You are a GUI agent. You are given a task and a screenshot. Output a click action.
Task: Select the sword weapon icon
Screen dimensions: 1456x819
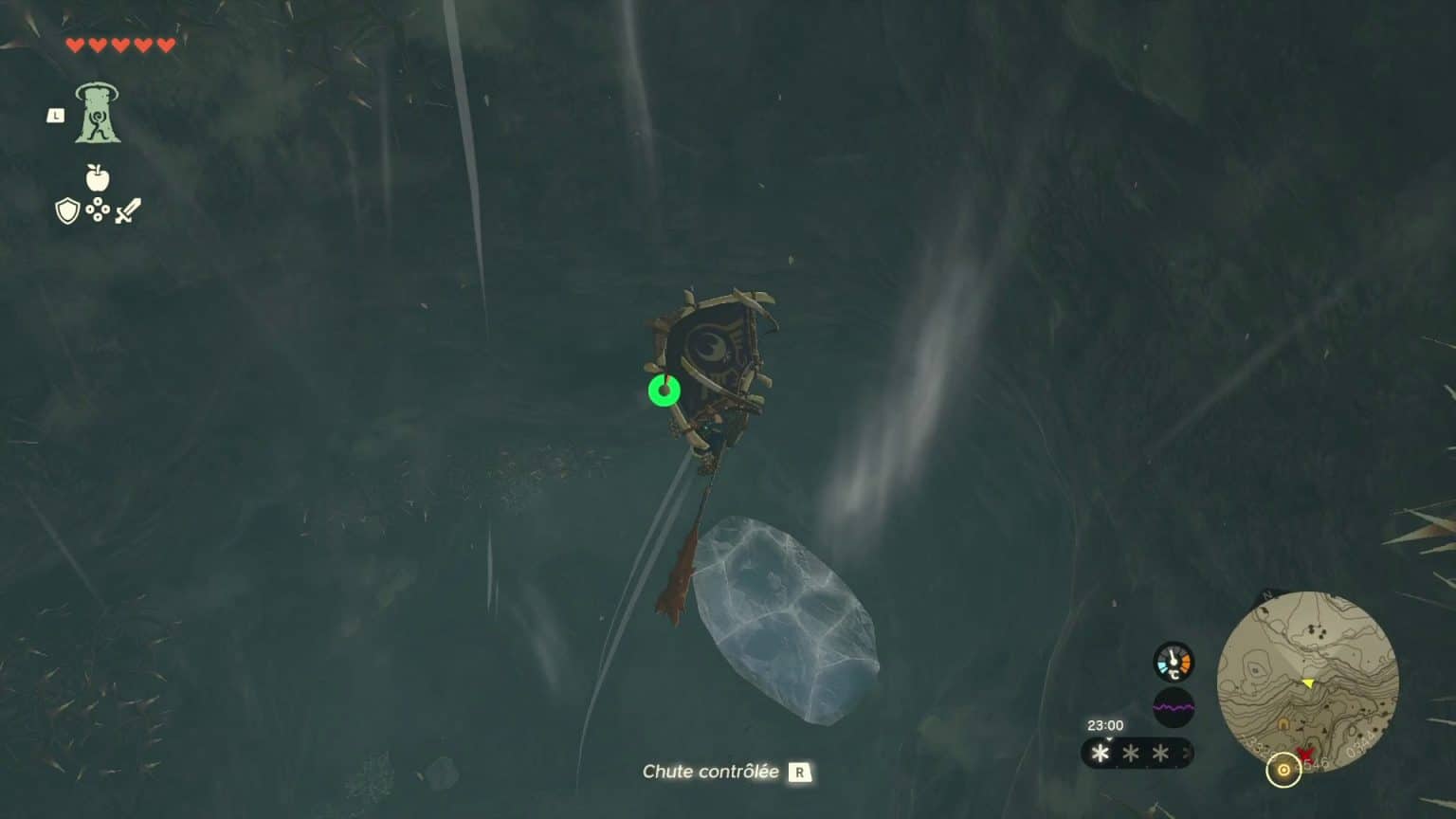tap(127, 209)
